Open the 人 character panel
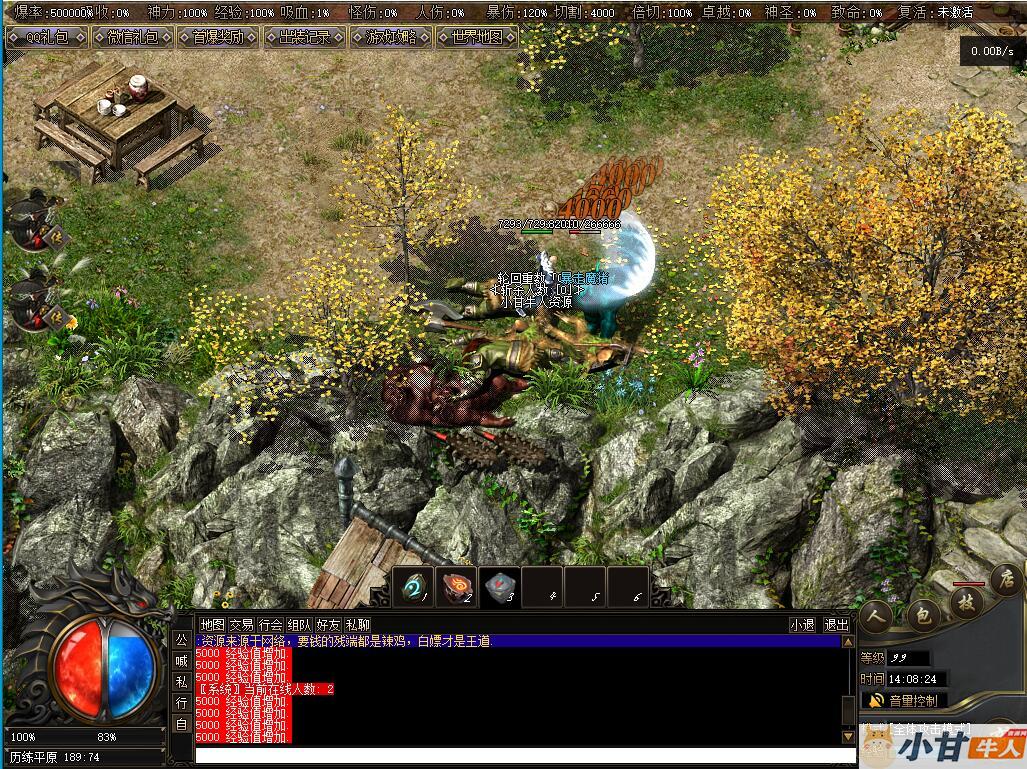 878,615
